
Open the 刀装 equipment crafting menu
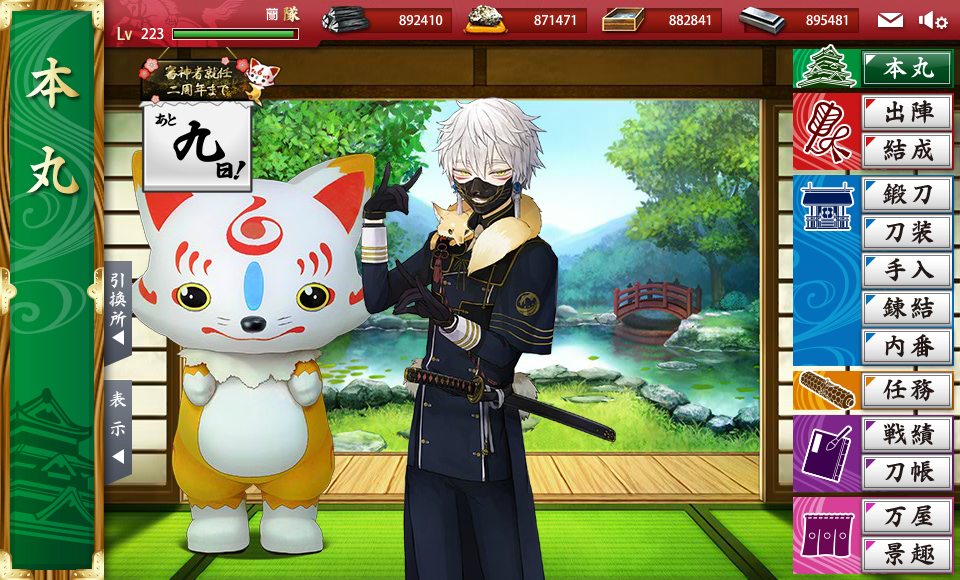907,232
